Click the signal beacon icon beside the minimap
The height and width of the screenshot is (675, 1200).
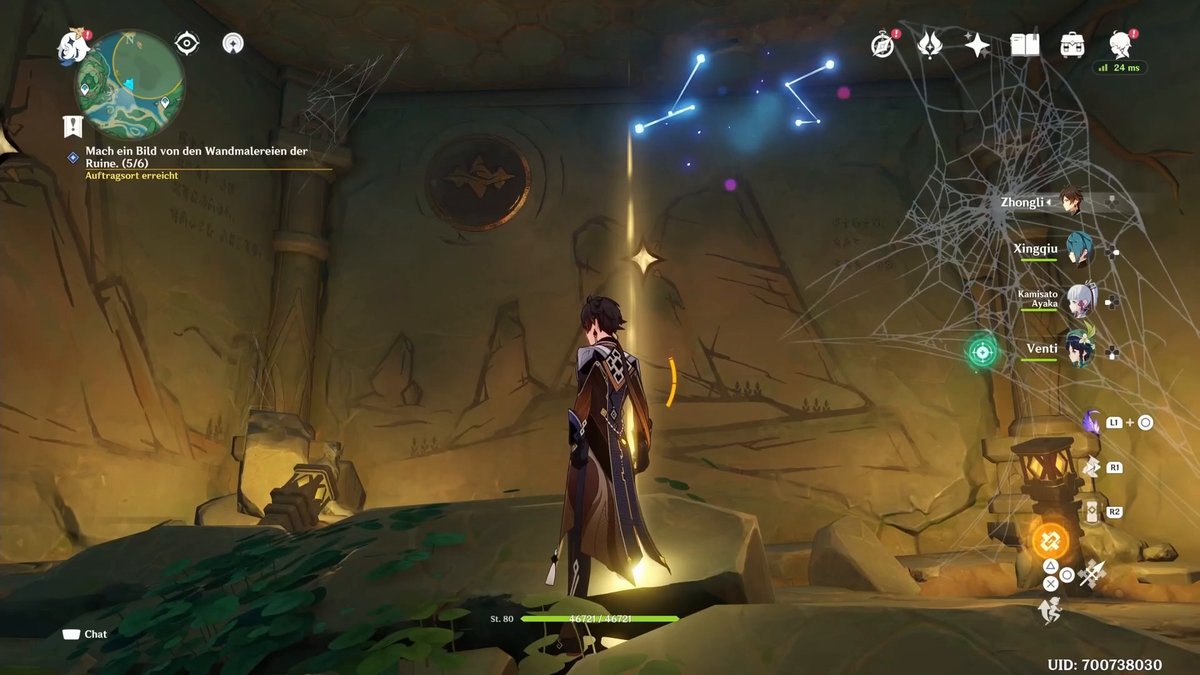click(233, 42)
